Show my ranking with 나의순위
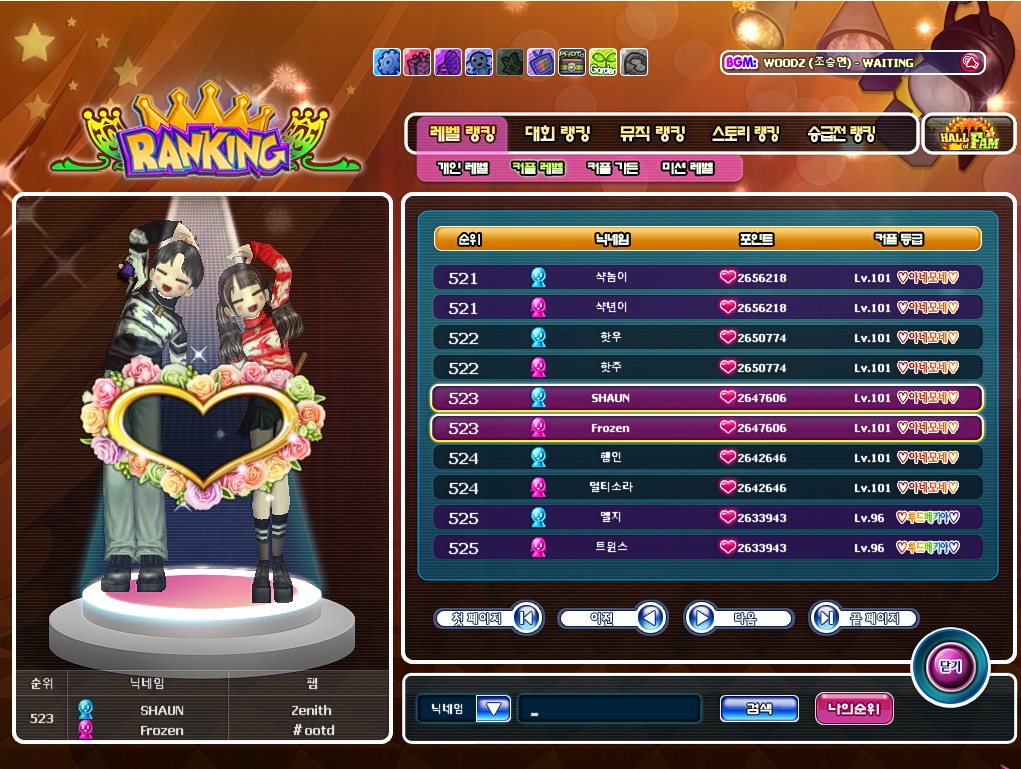This screenshot has height=769, width=1021. pyautogui.click(x=854, y=709)
